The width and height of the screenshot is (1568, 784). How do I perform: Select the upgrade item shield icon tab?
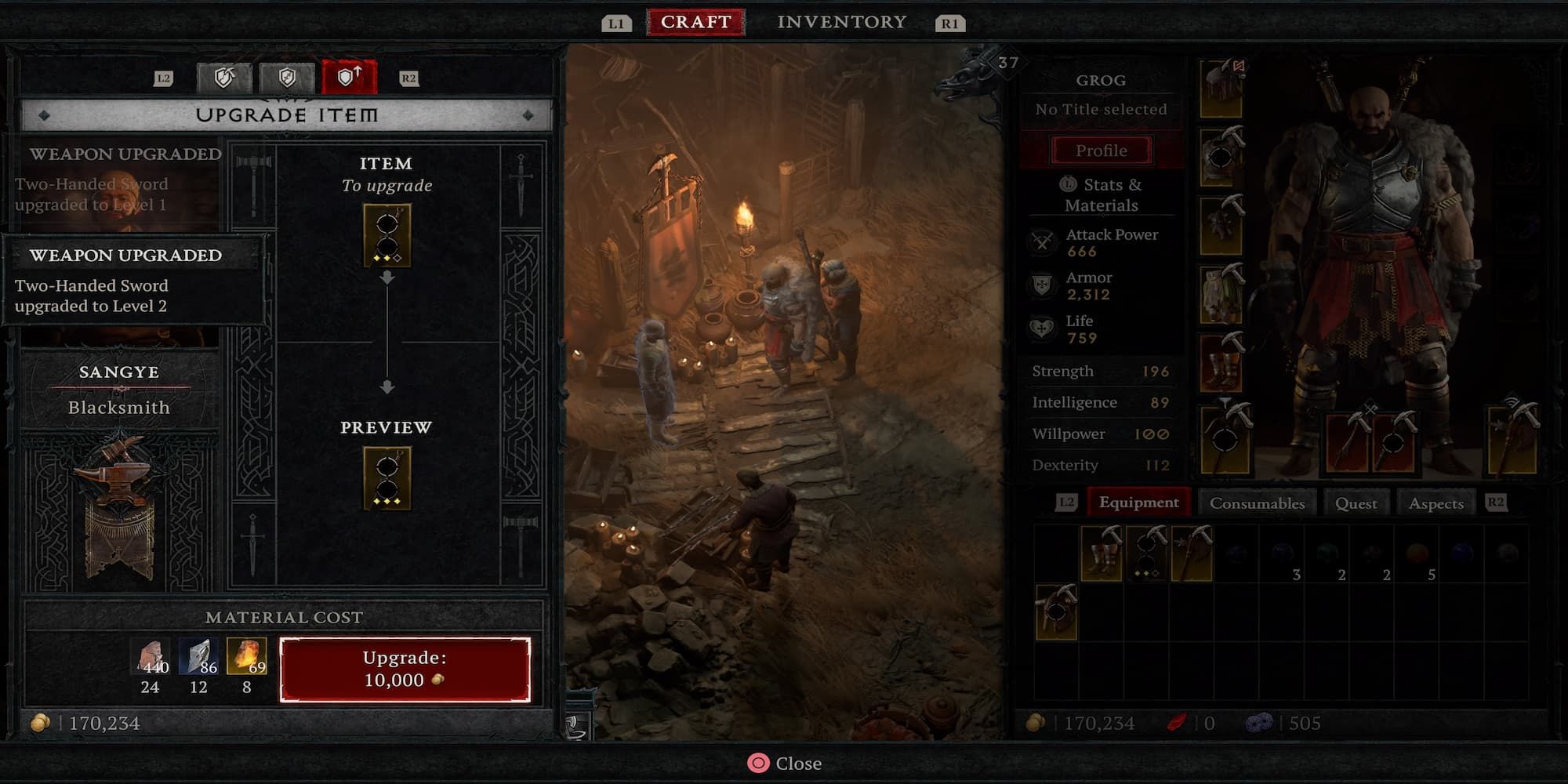point(349,76)
